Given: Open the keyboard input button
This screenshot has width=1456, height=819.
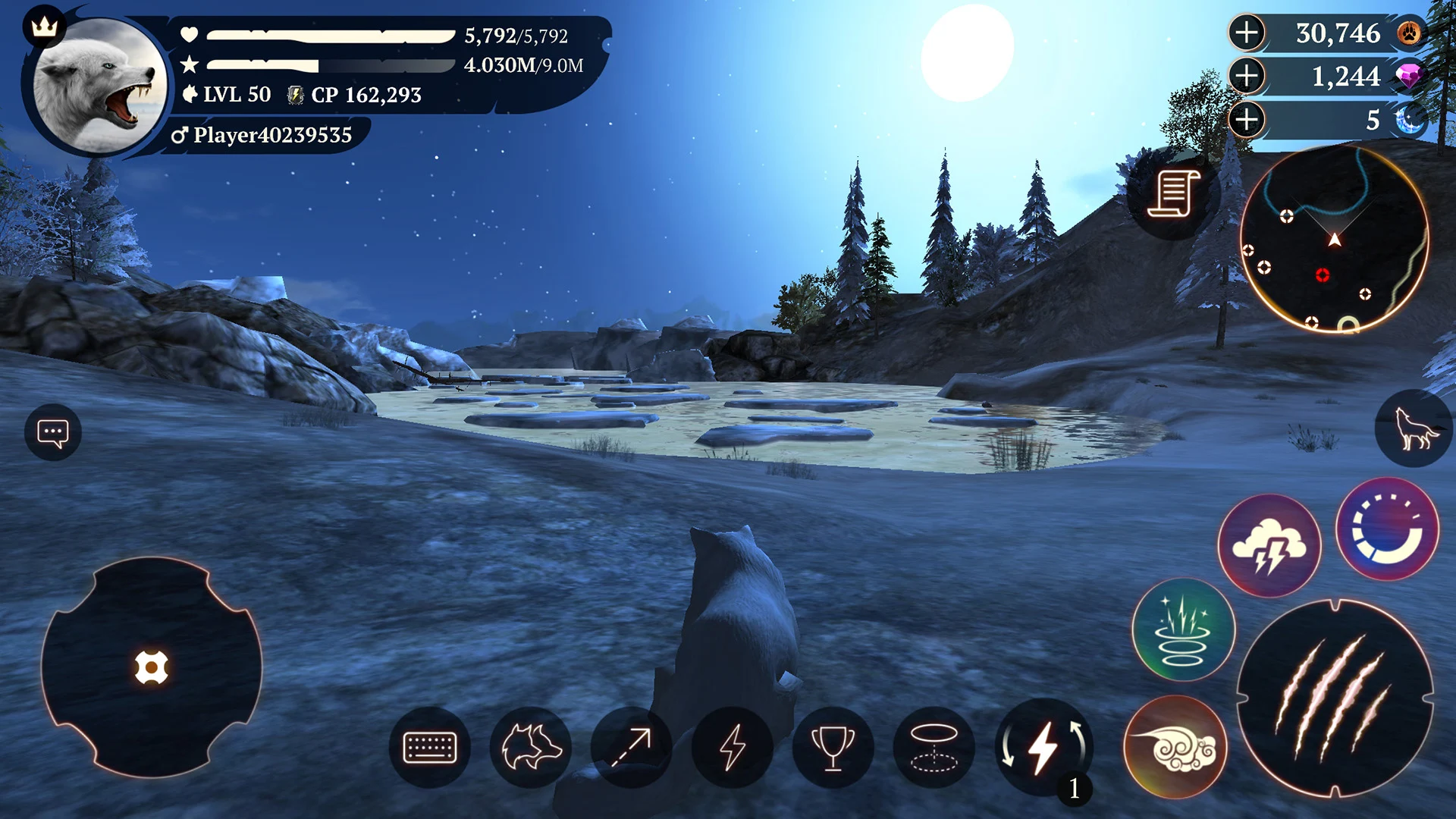Looking at the screenshot, I should [430, 748].
